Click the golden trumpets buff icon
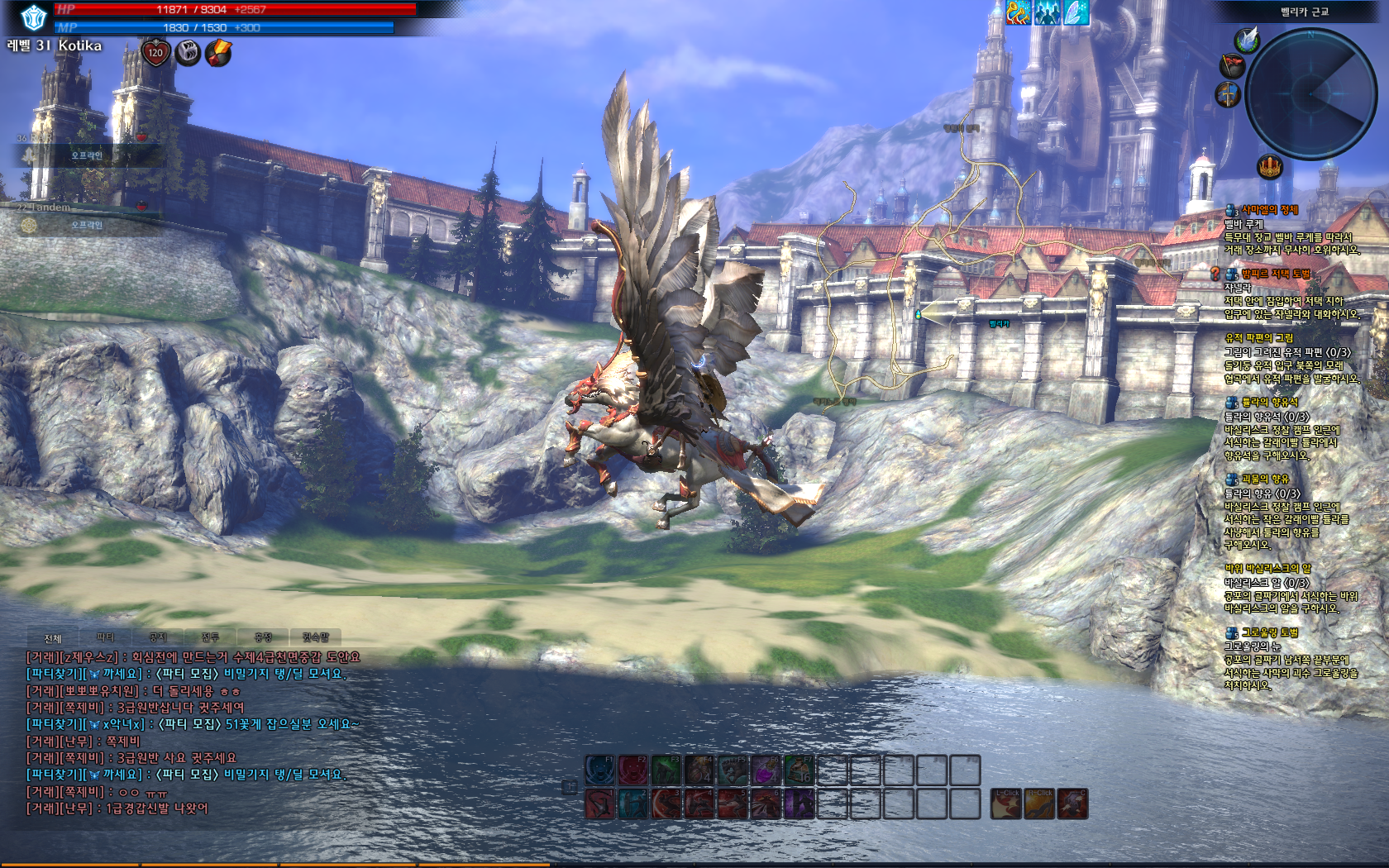1389x868 pixels. (1018, 12)
